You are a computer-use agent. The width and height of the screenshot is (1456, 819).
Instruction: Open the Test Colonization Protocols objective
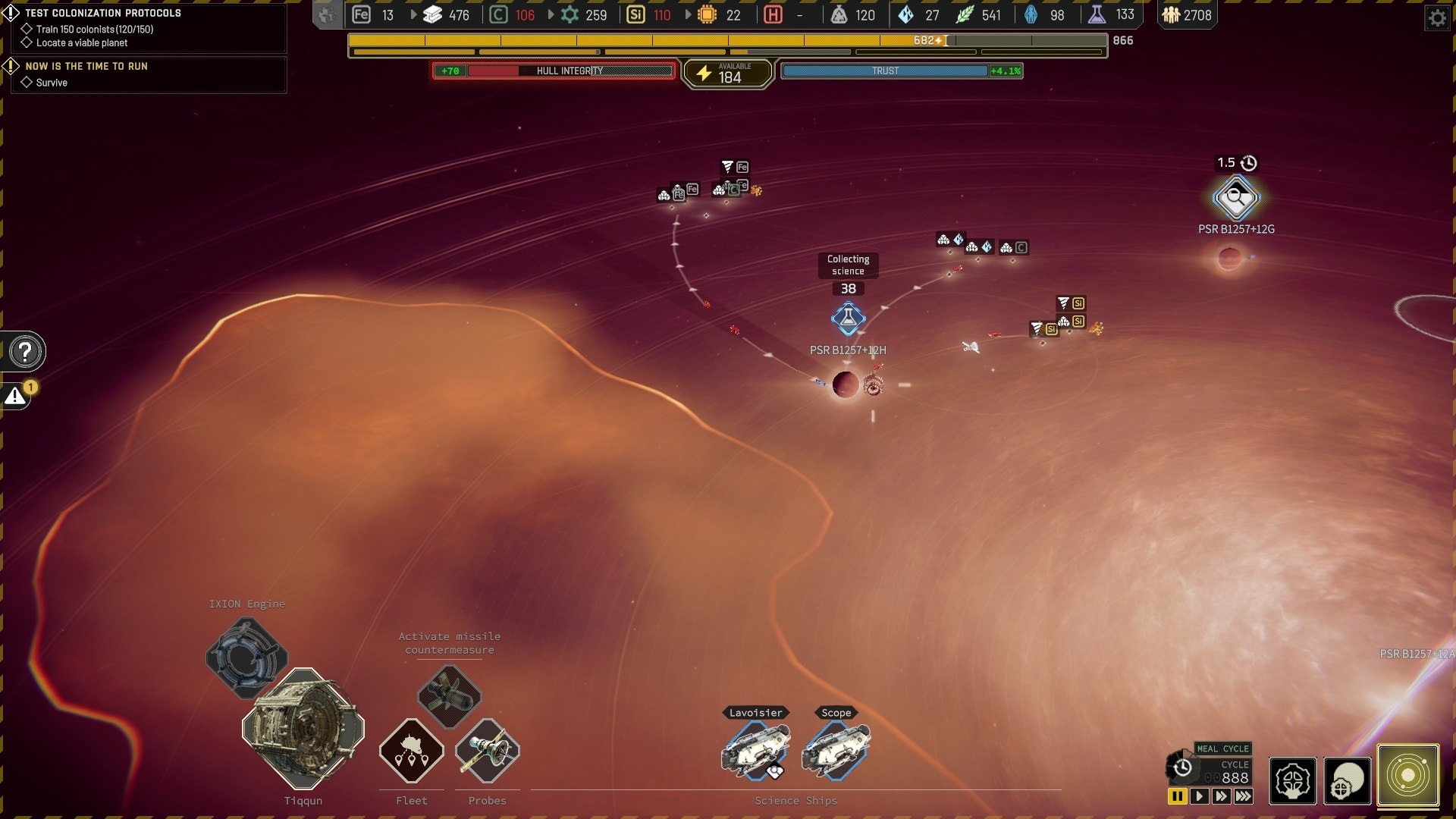pos(103,13)
